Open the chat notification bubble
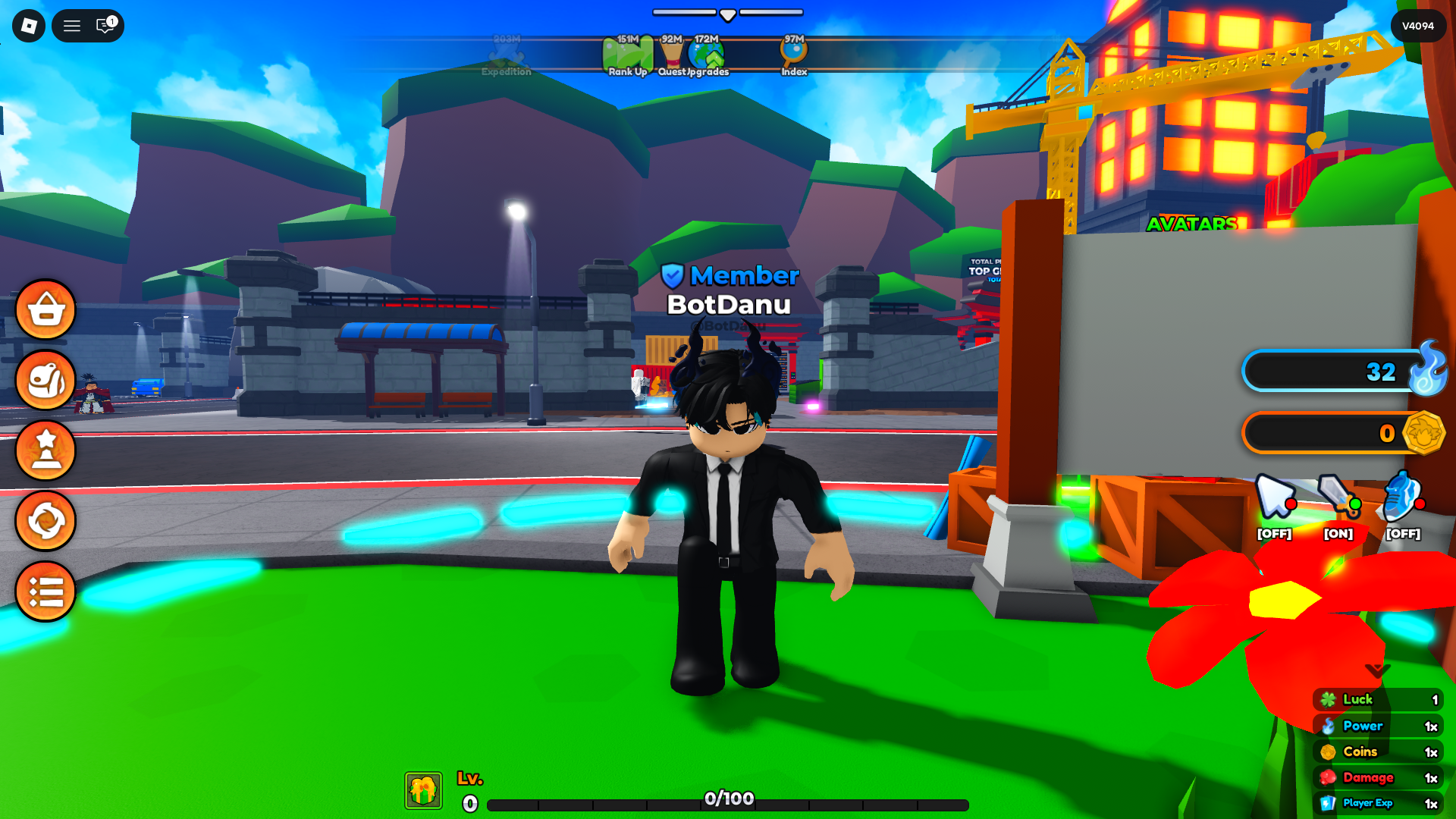Viewport: 1456px width, 819px height. [x=105, y=25]
